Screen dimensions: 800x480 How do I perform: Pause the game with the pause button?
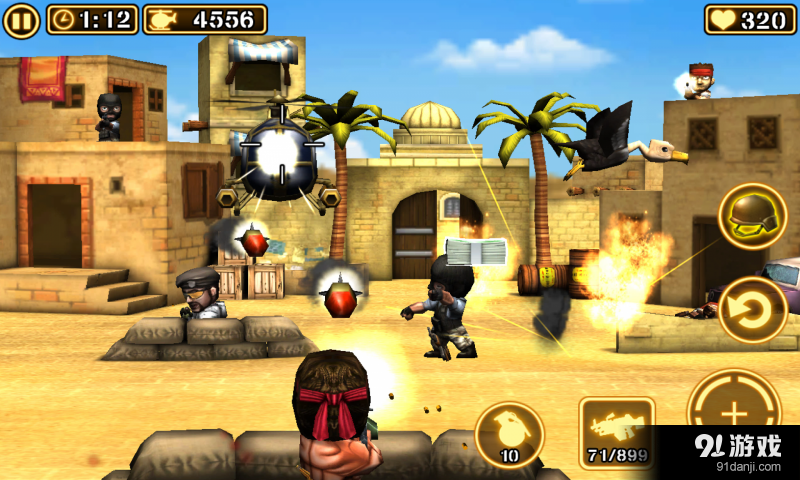pos(21,19)
